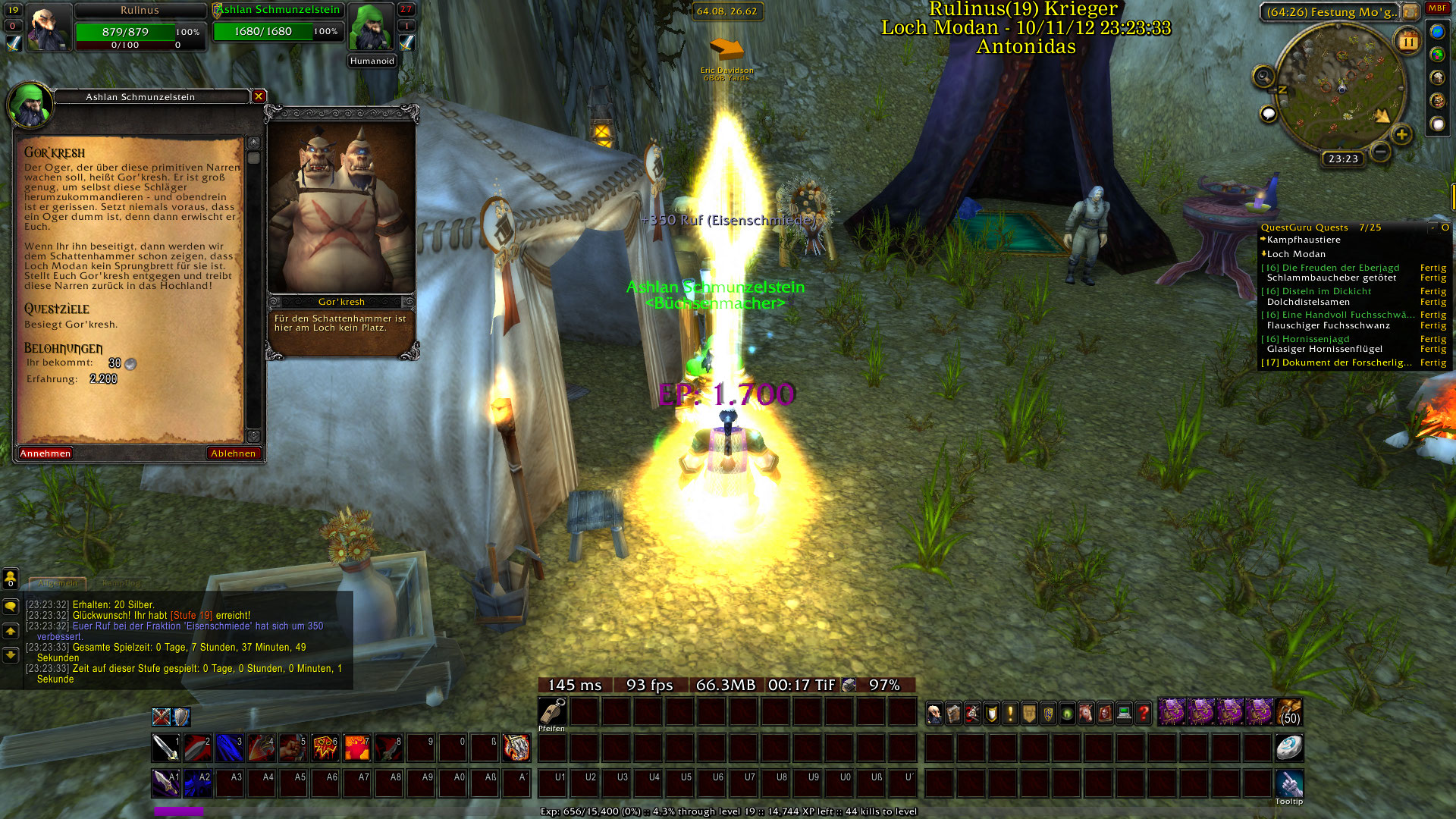Click the Tooltip pointing hand icon

pos(1289,783)
